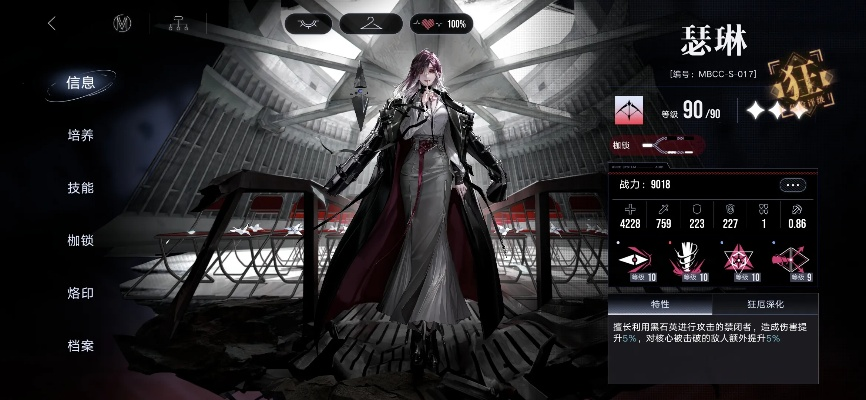Switch to the 狂厄深化 tab
Screen dimensions: 866x400
tap(765, 305)
